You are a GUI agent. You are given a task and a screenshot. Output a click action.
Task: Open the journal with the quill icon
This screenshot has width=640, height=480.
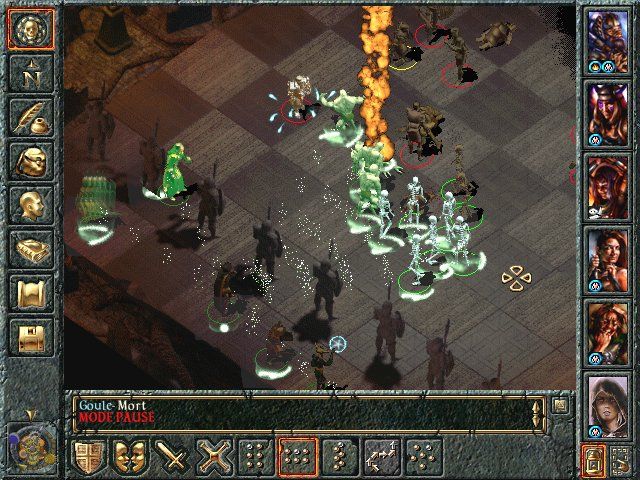(x=31, y=117)
